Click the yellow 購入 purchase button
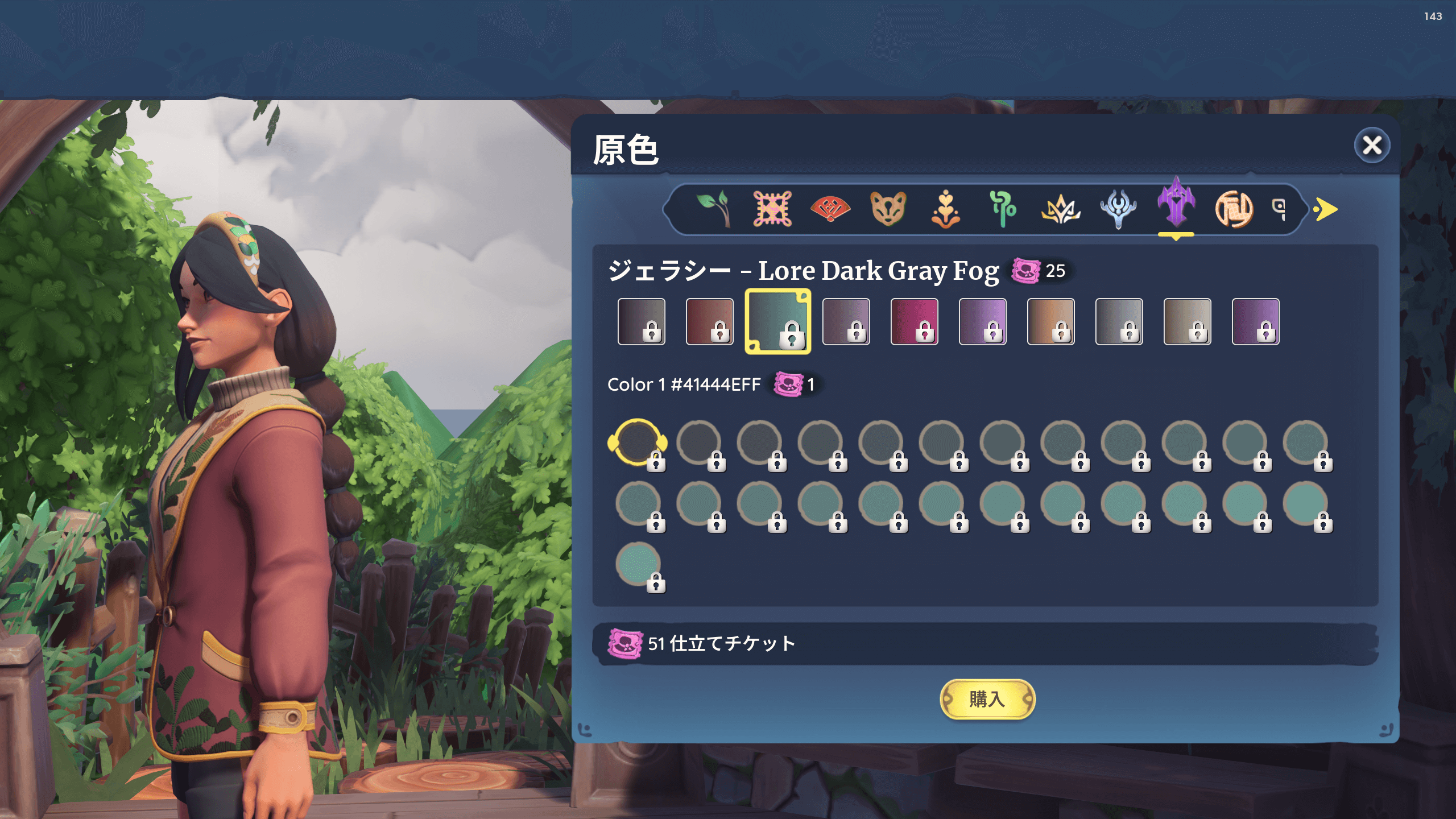This screenshot has width=1456, height=819. (x=987, y=699)
